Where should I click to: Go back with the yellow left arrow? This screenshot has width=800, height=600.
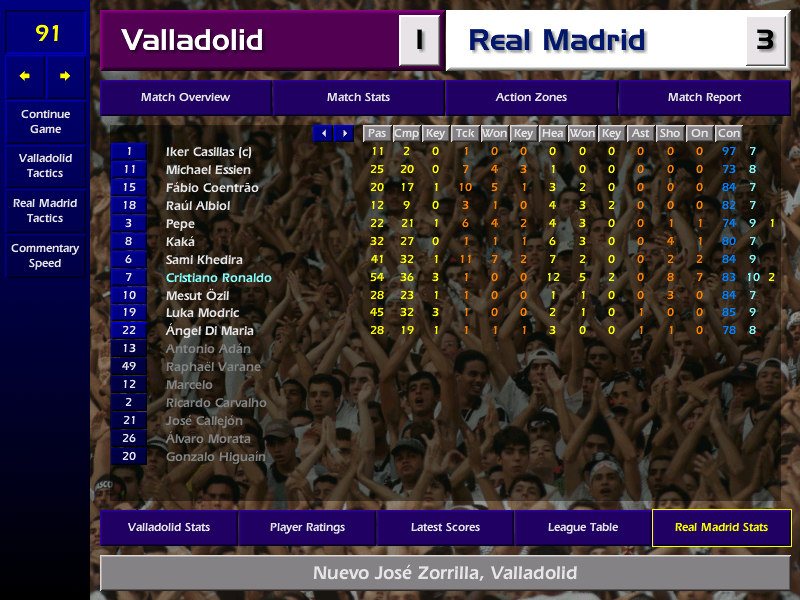[25, 76]
